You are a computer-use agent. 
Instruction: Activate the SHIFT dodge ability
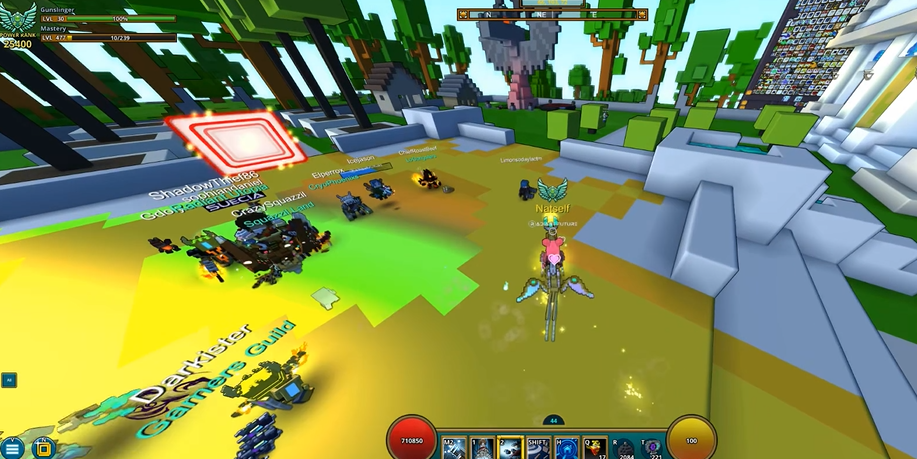coord(539,447)
